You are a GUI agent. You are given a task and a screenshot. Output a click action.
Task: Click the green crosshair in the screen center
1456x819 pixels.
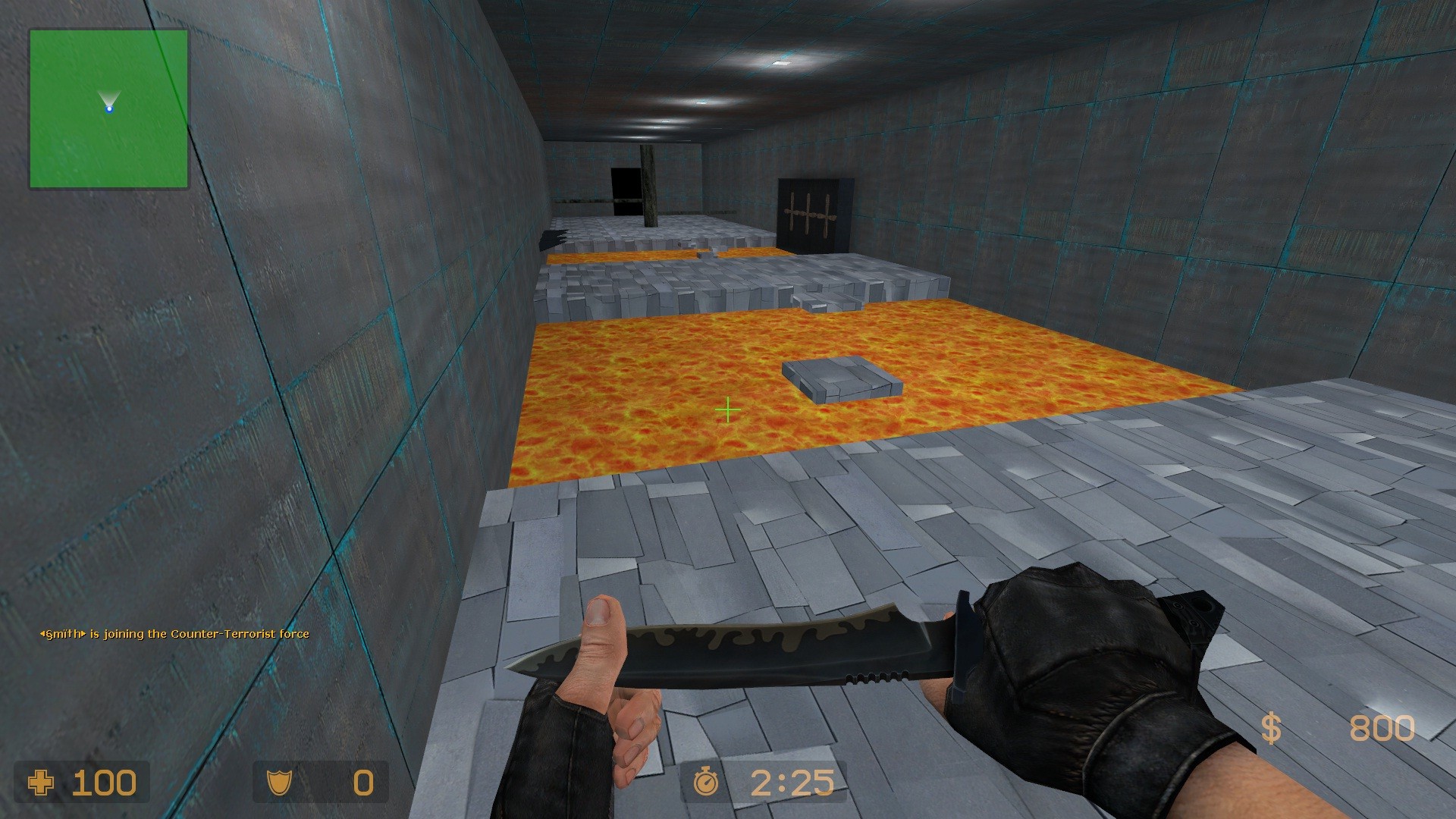click(727, 409)
